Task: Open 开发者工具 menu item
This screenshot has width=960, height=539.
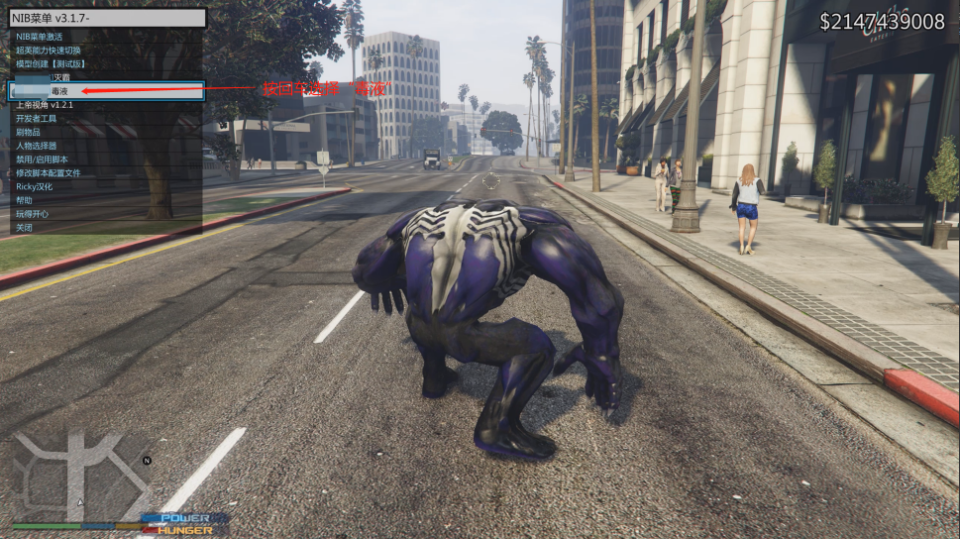Action: pyautogui.click(x=36, y=118)
